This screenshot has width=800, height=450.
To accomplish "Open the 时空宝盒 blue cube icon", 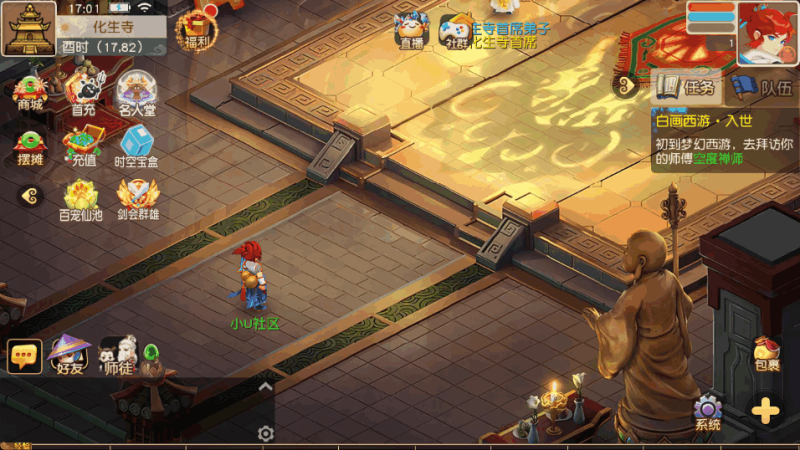I will (137, 145).
